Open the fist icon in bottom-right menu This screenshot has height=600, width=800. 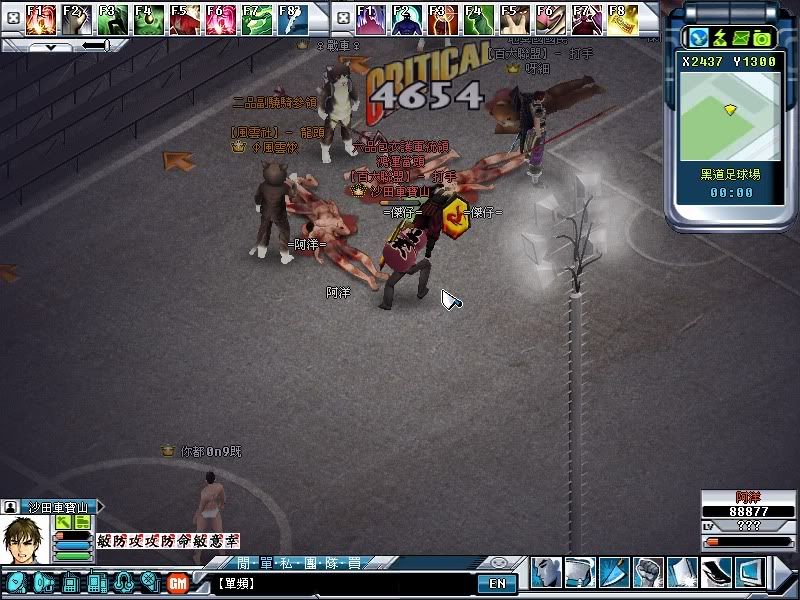648,572
